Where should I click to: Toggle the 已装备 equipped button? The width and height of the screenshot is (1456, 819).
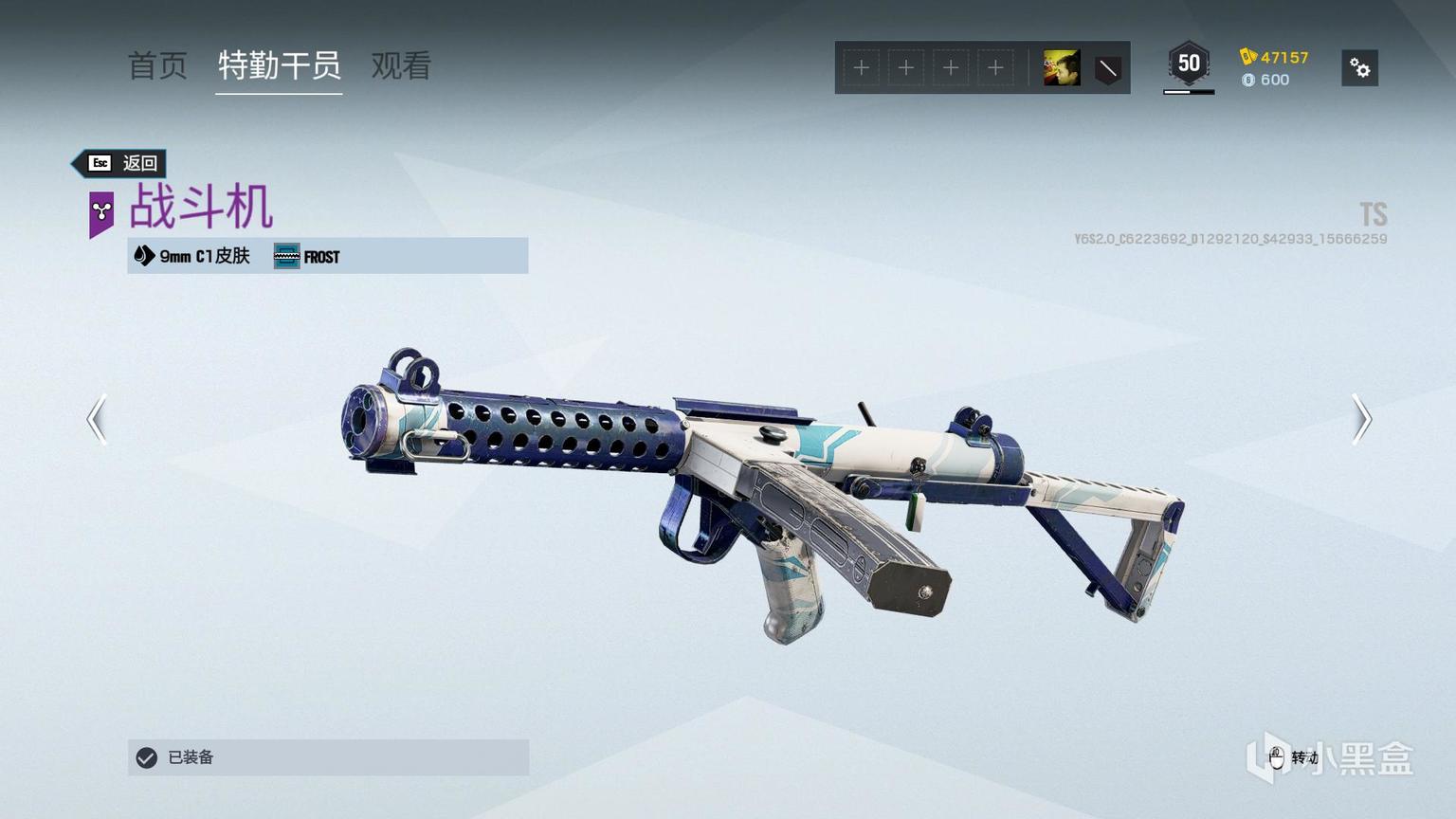click(328, 757)
